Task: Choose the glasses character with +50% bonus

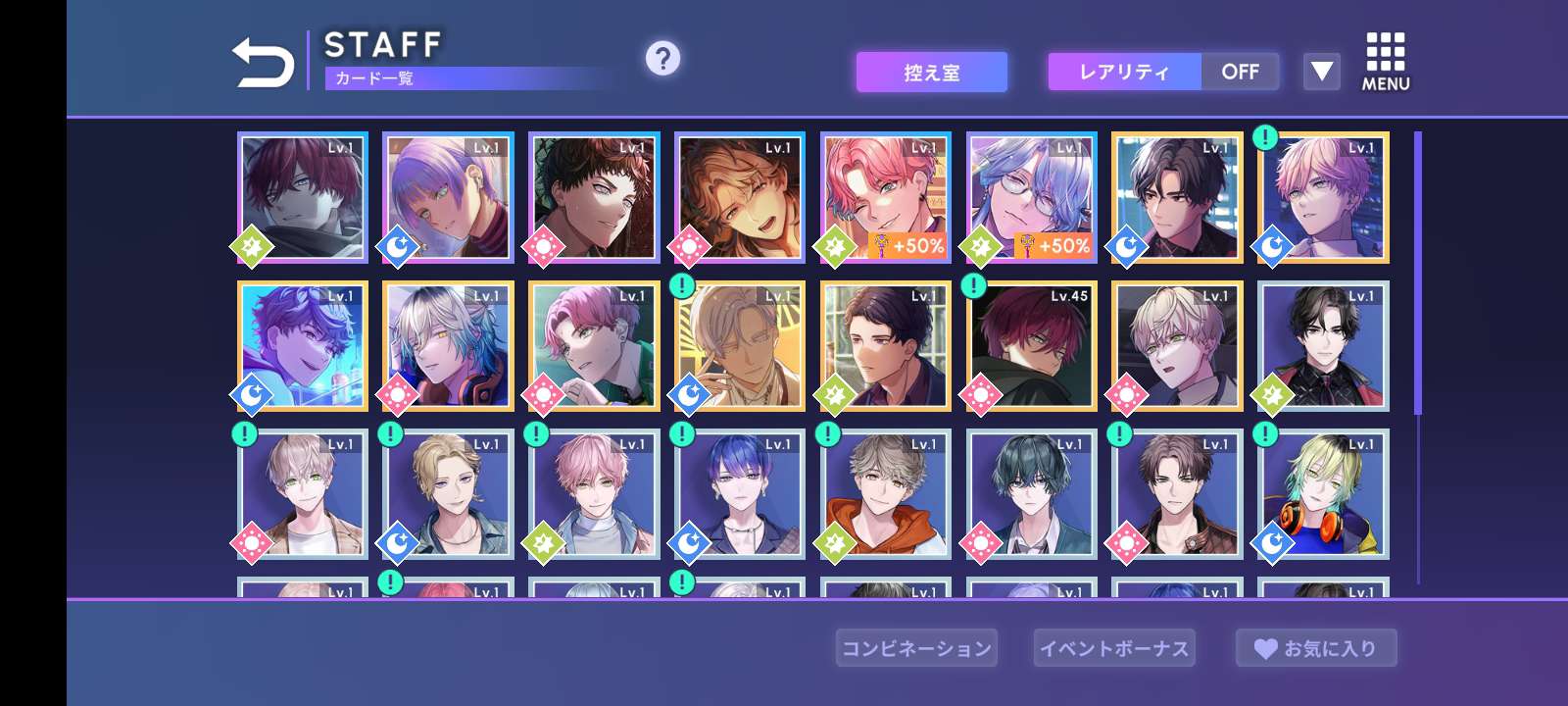Action: click(1031, 198)
